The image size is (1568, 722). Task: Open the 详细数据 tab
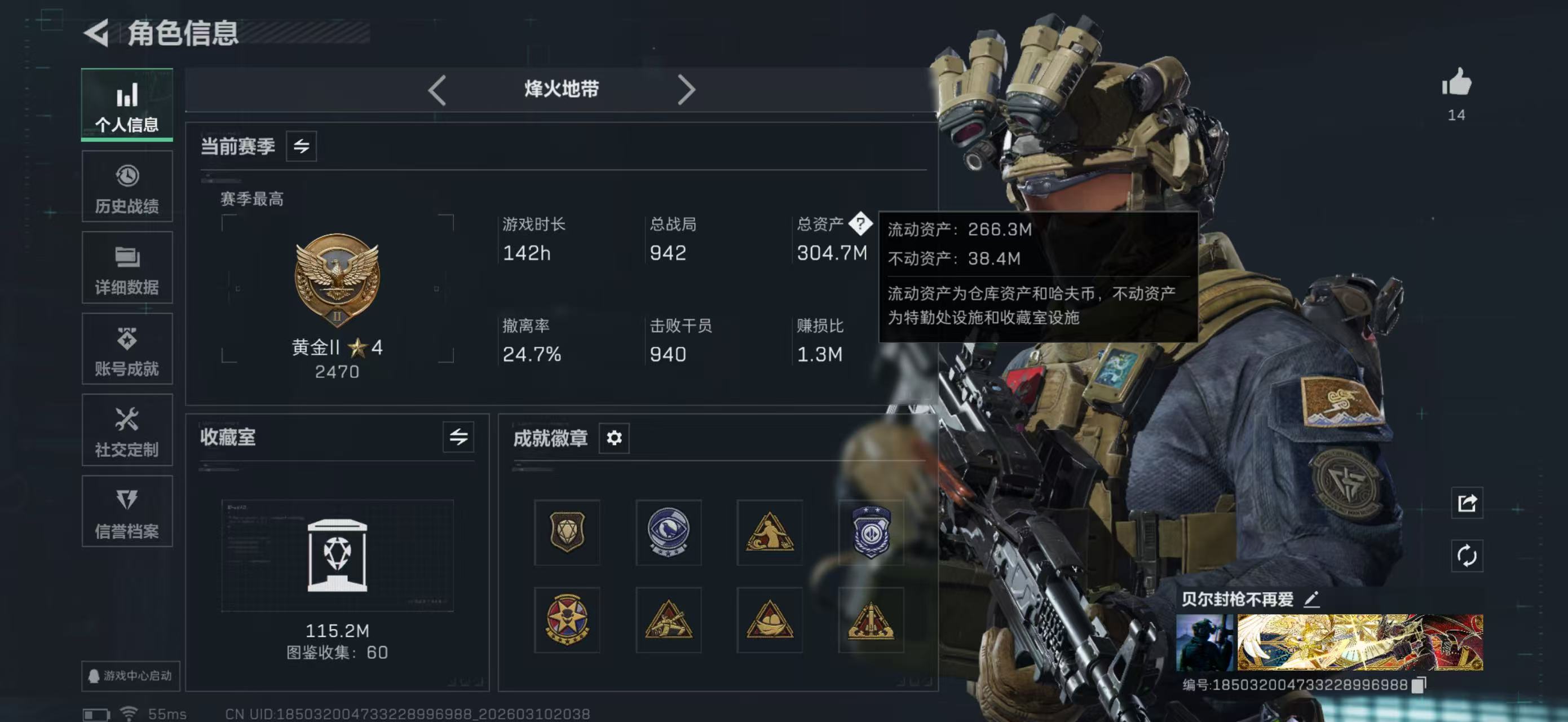(127, 268)
